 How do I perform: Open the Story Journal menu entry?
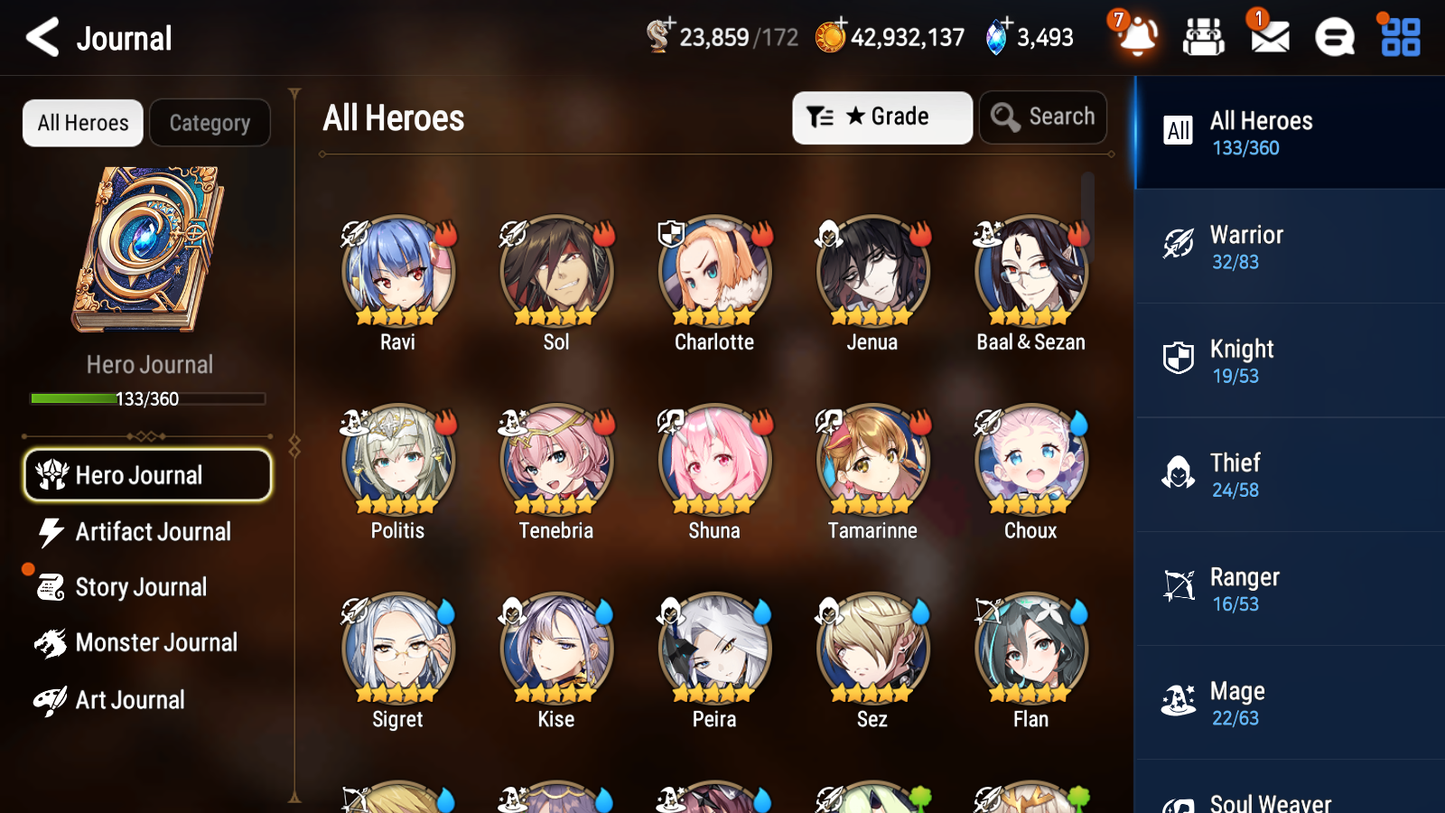pos(141,587)
